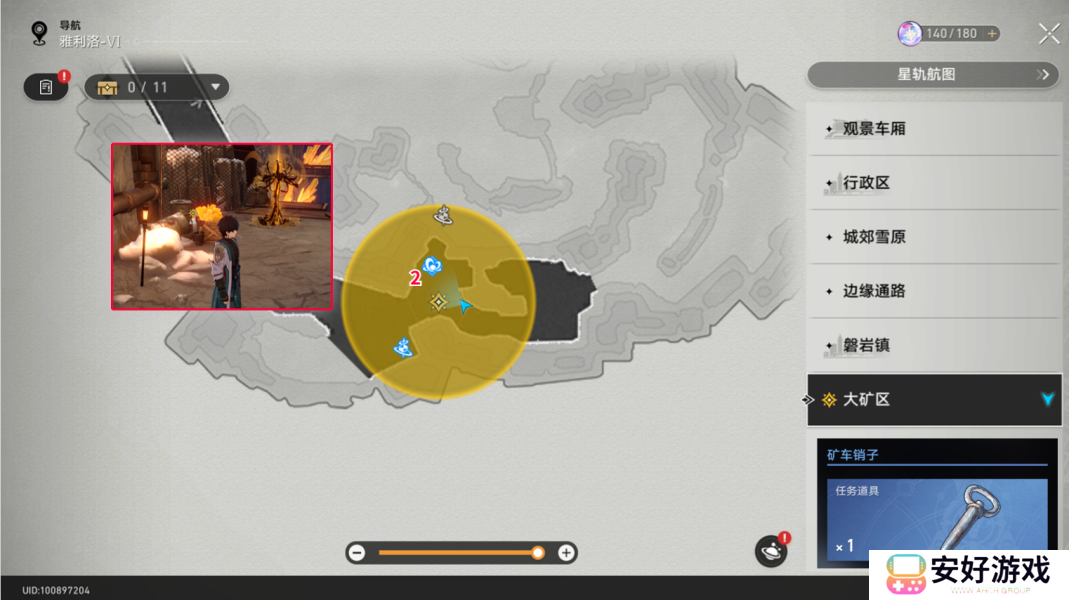Viewport: 1069px width, 600px height.
Task: Choose the 行政区 area entry
Action: (934, 183)
